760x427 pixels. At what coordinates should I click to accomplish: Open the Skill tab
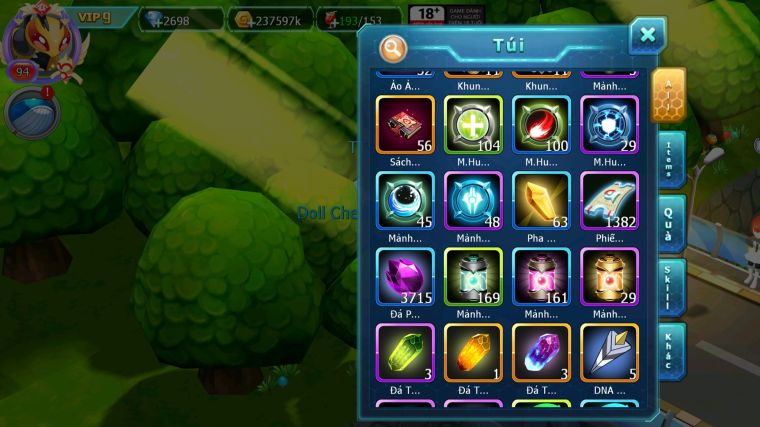[670, 287]
